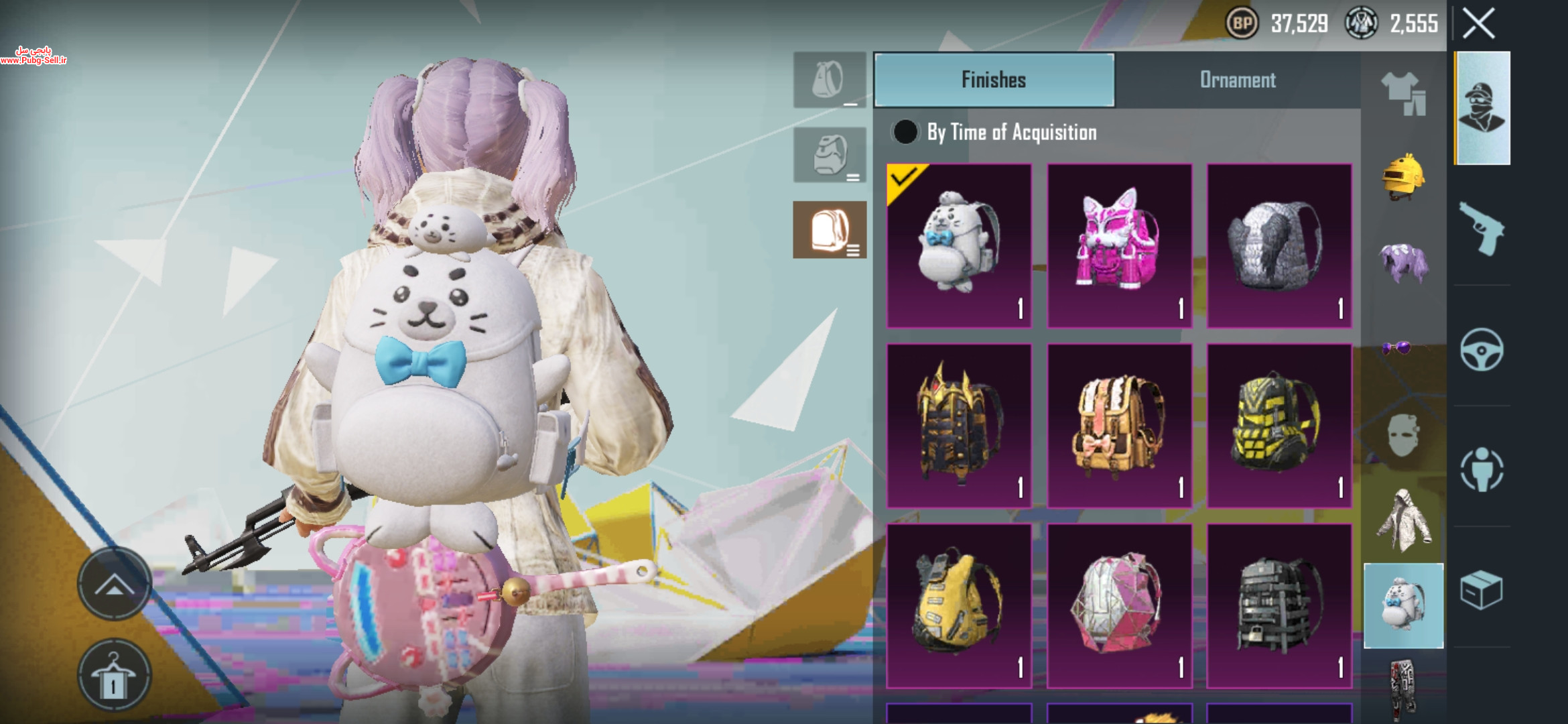Equip the white seal backpack finish
Viewport: 1568px width, 724px height.
(959, 245)
